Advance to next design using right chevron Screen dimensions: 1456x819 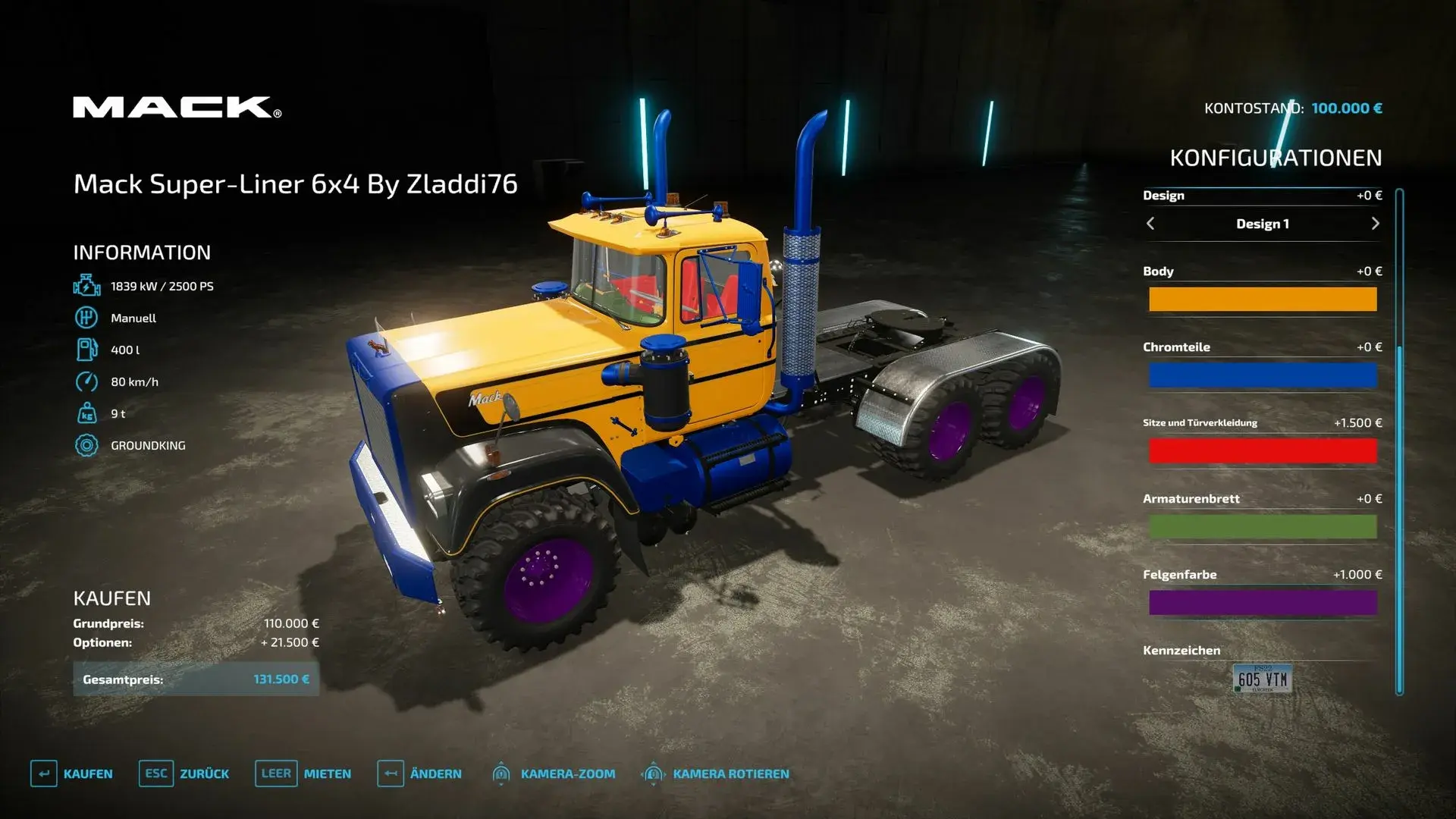click(1375, 224)
